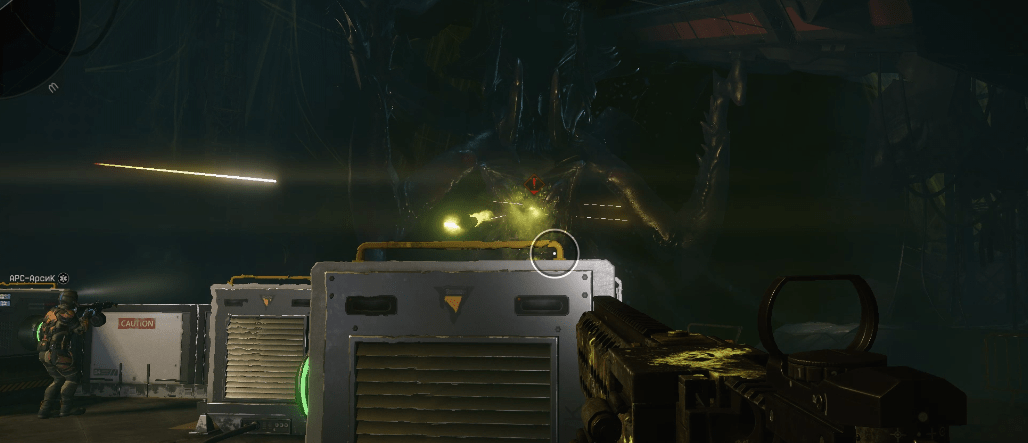Open the circular minimap in the corner
Image resolution: width=1028 pixels, height=443 pixels.
coord(32,40)
